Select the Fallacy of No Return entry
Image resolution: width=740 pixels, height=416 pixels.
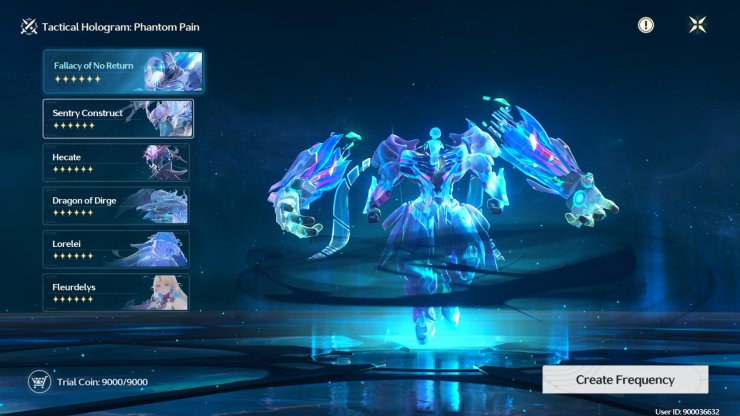pos(123,72)
